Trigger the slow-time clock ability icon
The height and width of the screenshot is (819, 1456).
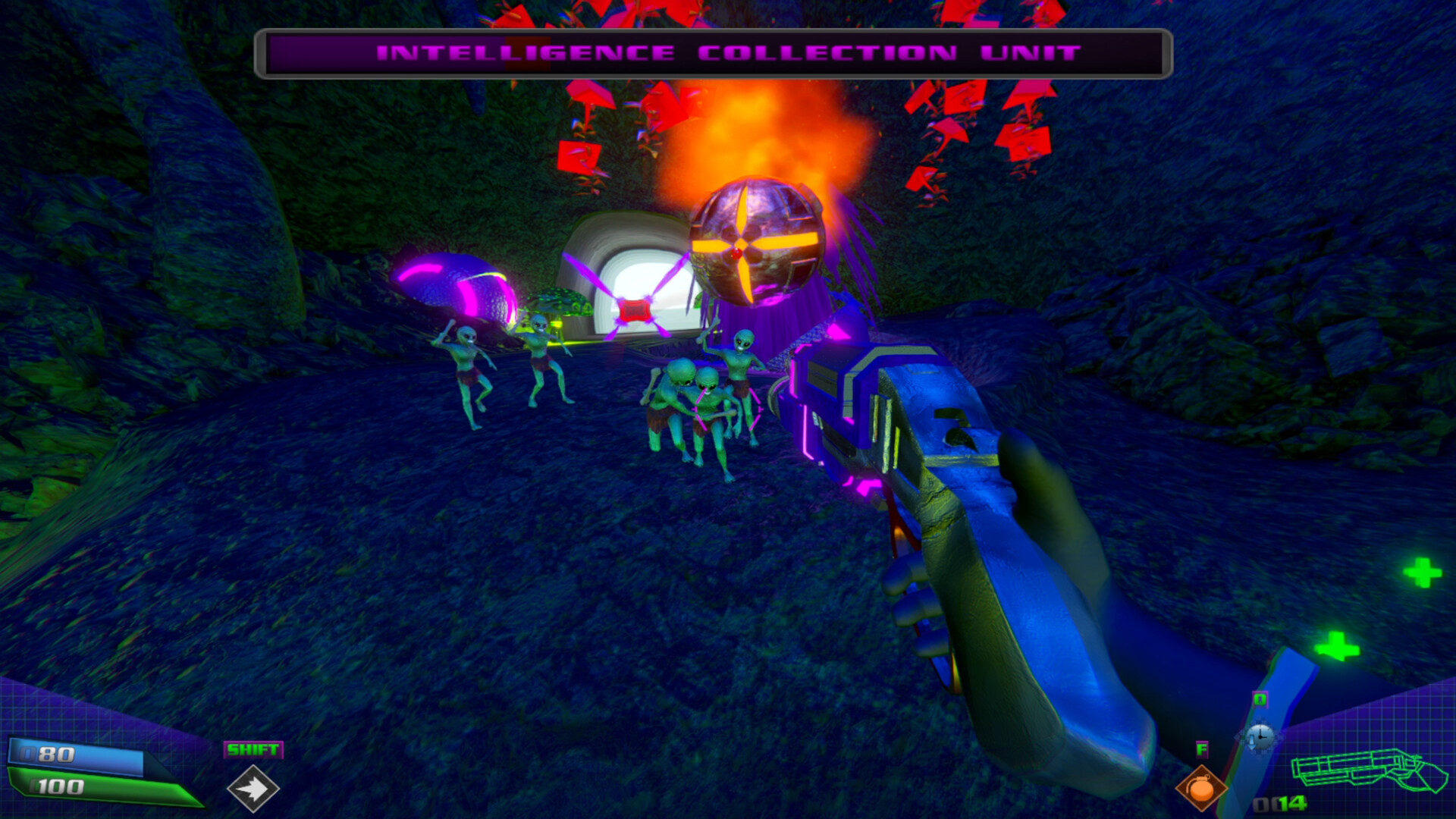[x=1260, y=736]
